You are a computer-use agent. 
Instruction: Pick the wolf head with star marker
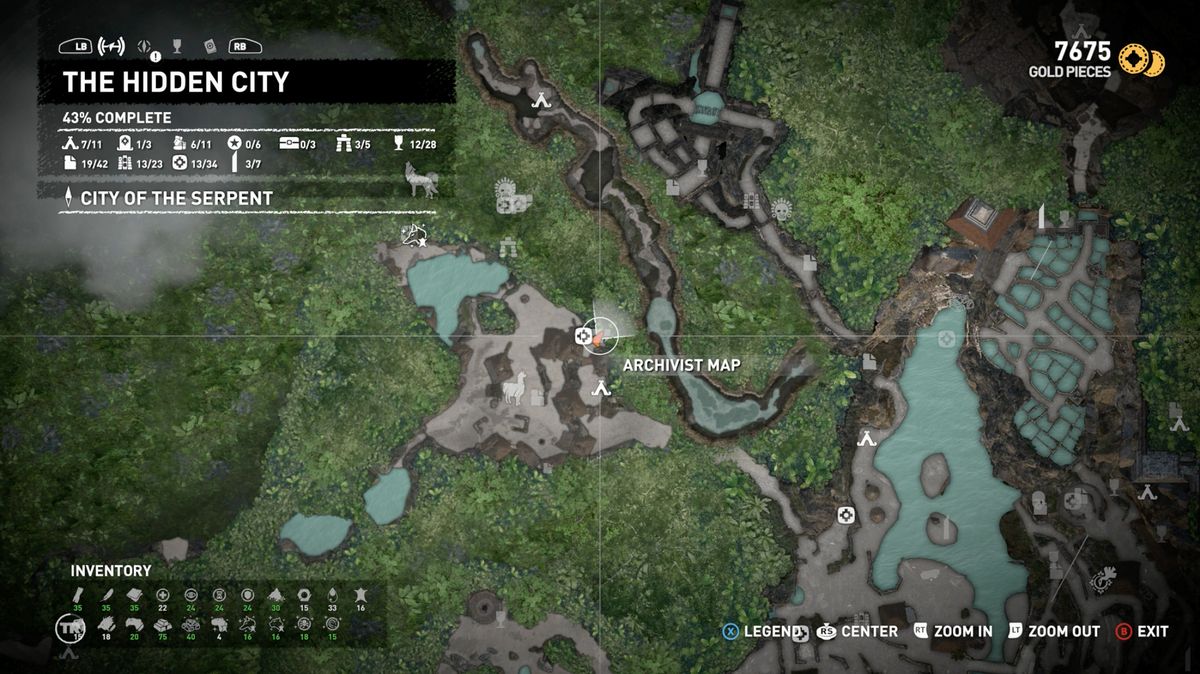[412, 236]
